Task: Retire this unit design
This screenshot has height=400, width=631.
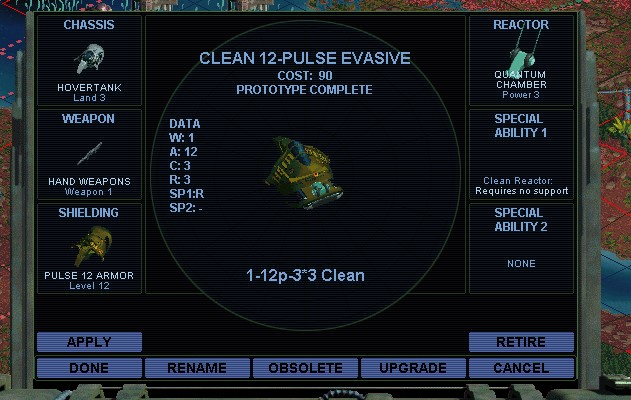Action: (x=521, y=342)
